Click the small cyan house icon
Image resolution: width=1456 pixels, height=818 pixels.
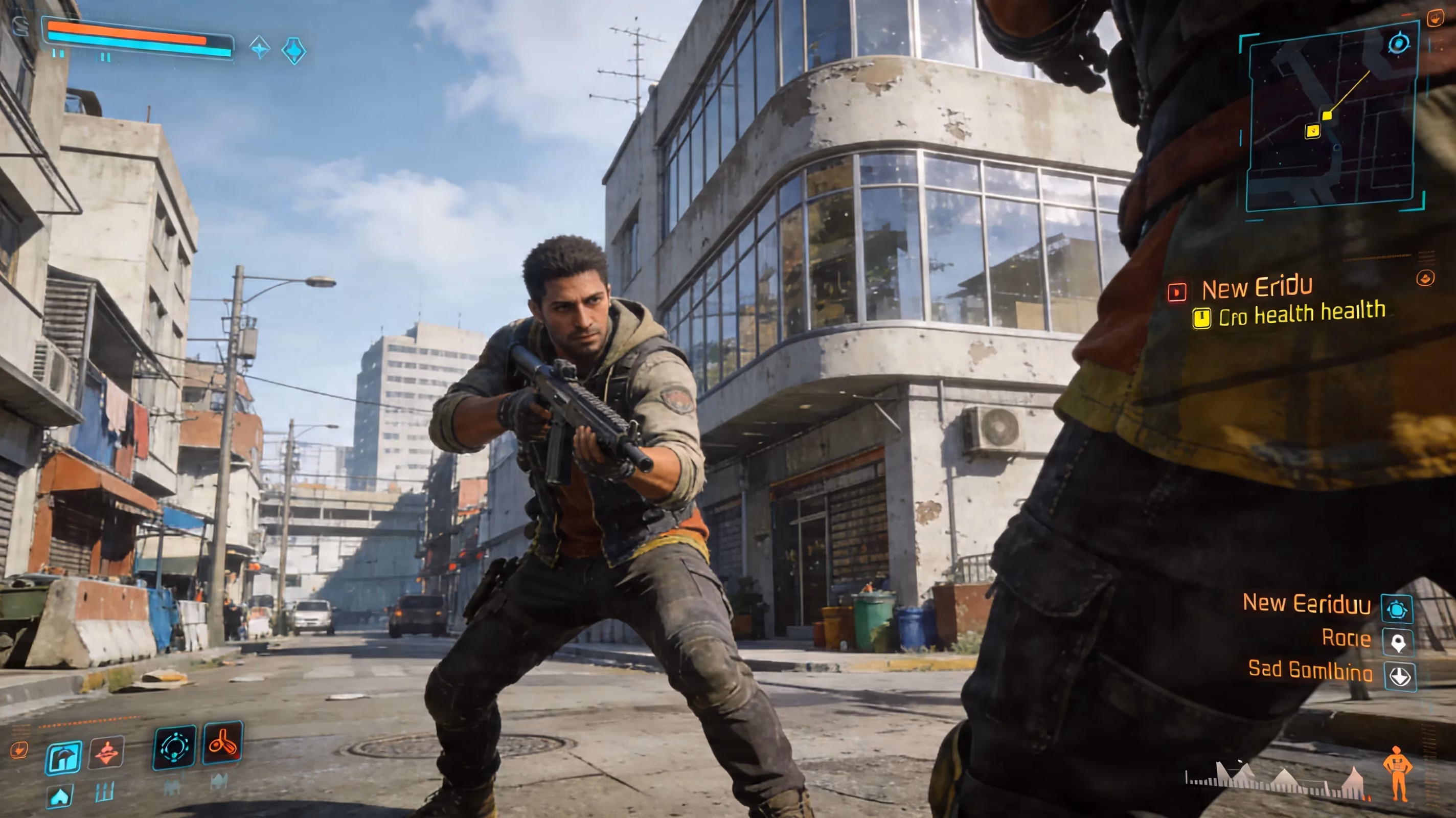(x=60, y=797)
